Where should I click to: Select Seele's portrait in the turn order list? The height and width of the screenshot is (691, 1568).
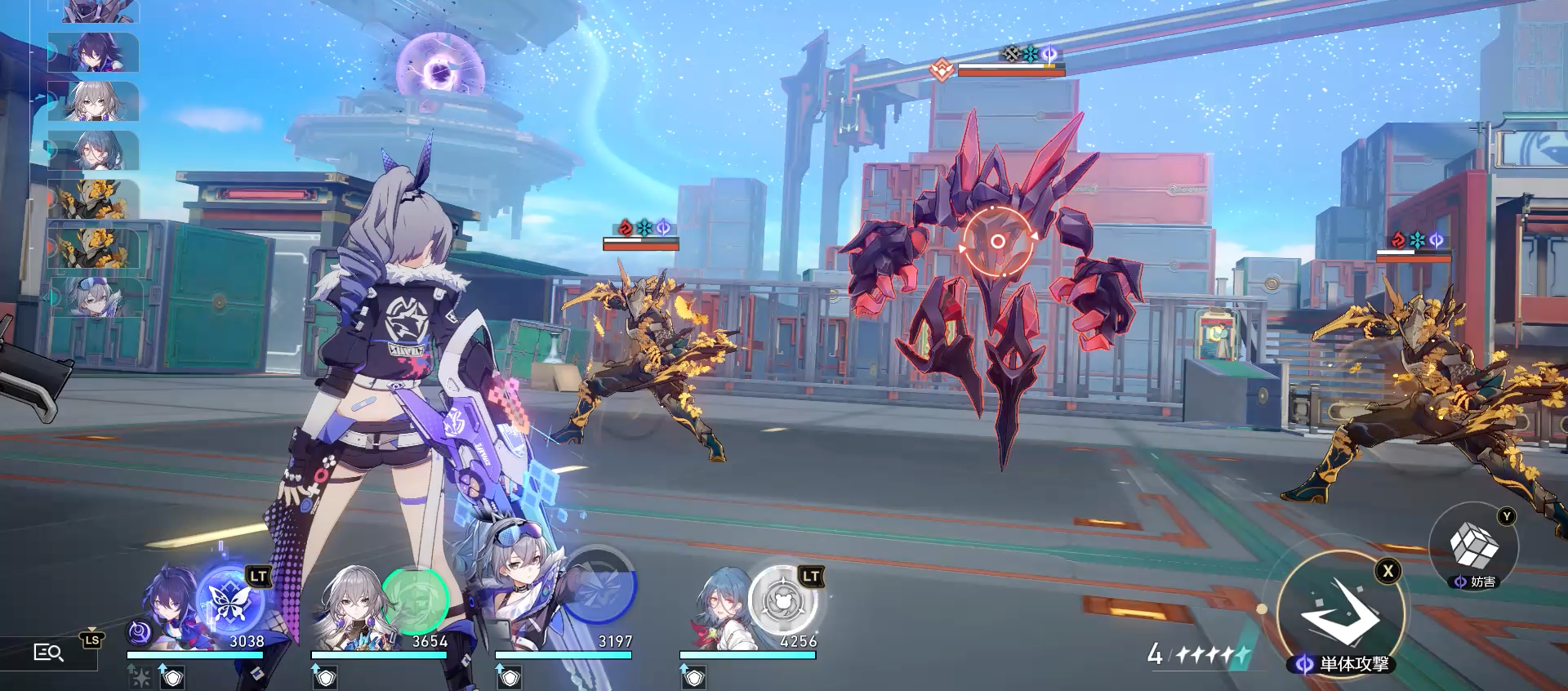(x=91, y=53)
